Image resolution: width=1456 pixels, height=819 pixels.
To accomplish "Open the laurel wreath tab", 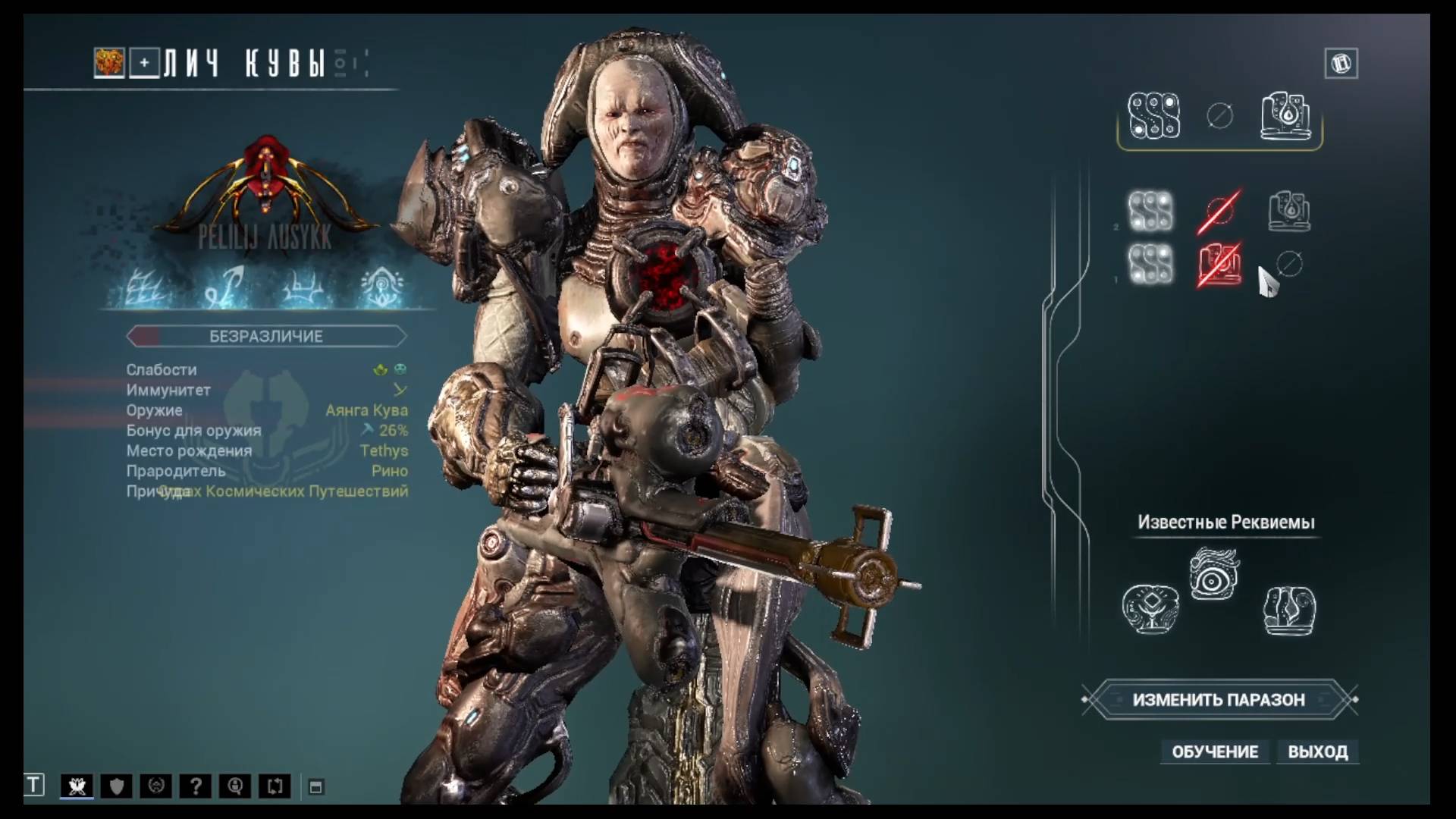I will tap(156, 786).
